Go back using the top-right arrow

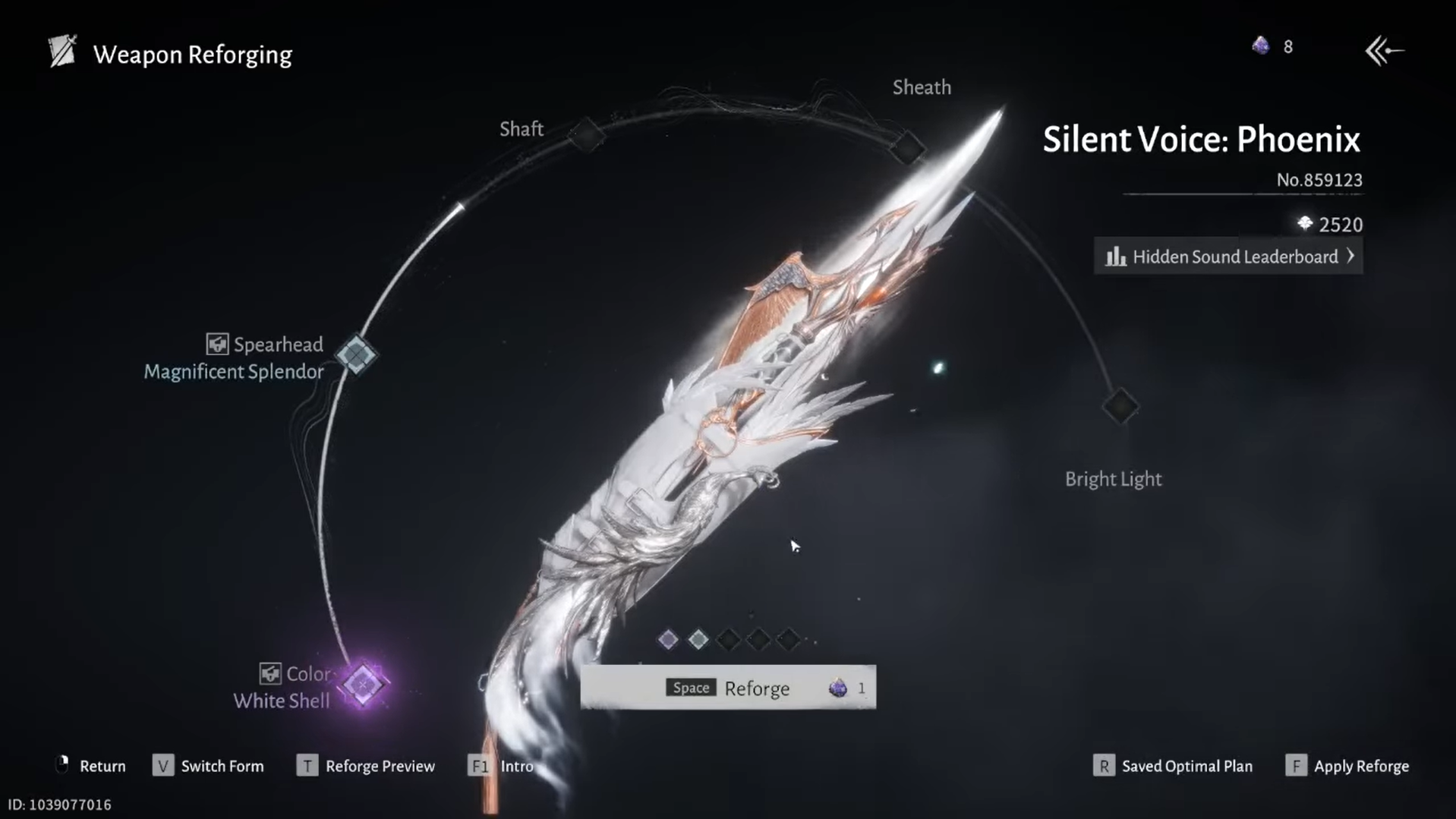[1384, 51]
